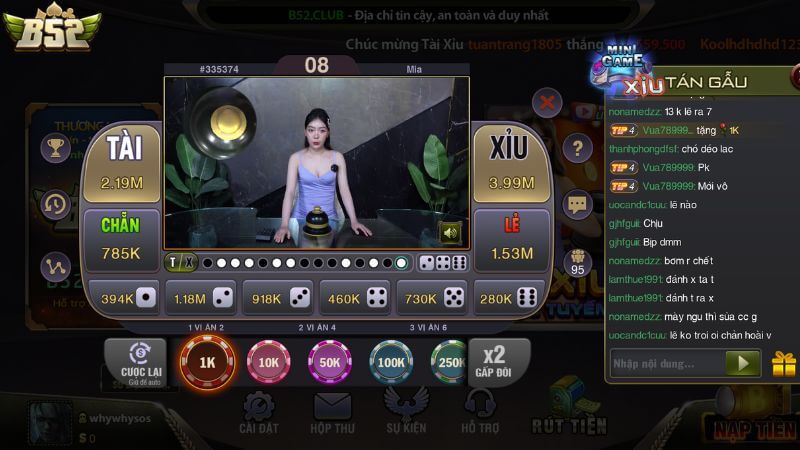Close the Tài Xỉu game panel
The width and height of the screenshot is (800, 450).
[547, 101]
